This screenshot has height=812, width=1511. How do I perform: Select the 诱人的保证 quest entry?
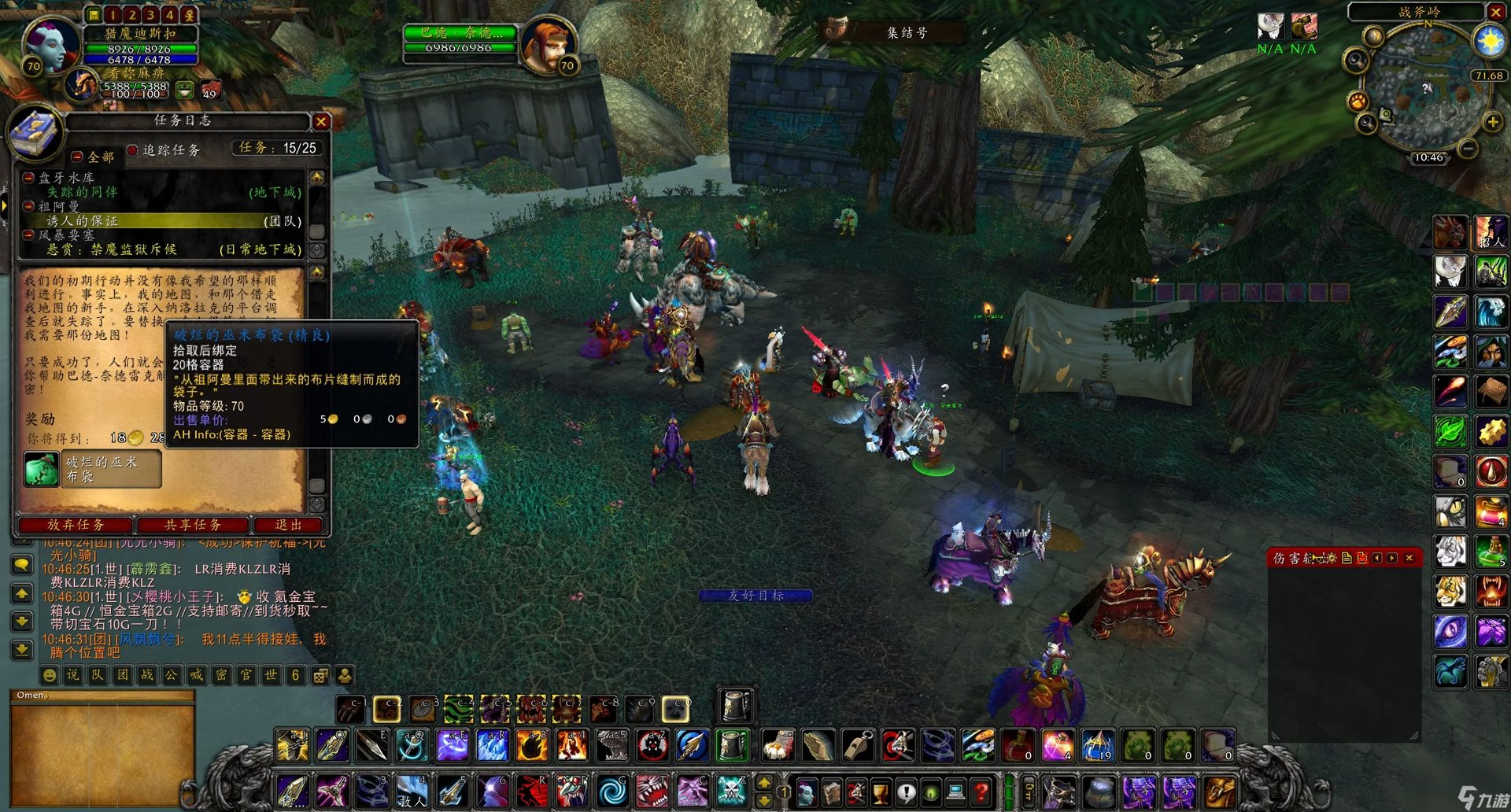click(82, 221)
